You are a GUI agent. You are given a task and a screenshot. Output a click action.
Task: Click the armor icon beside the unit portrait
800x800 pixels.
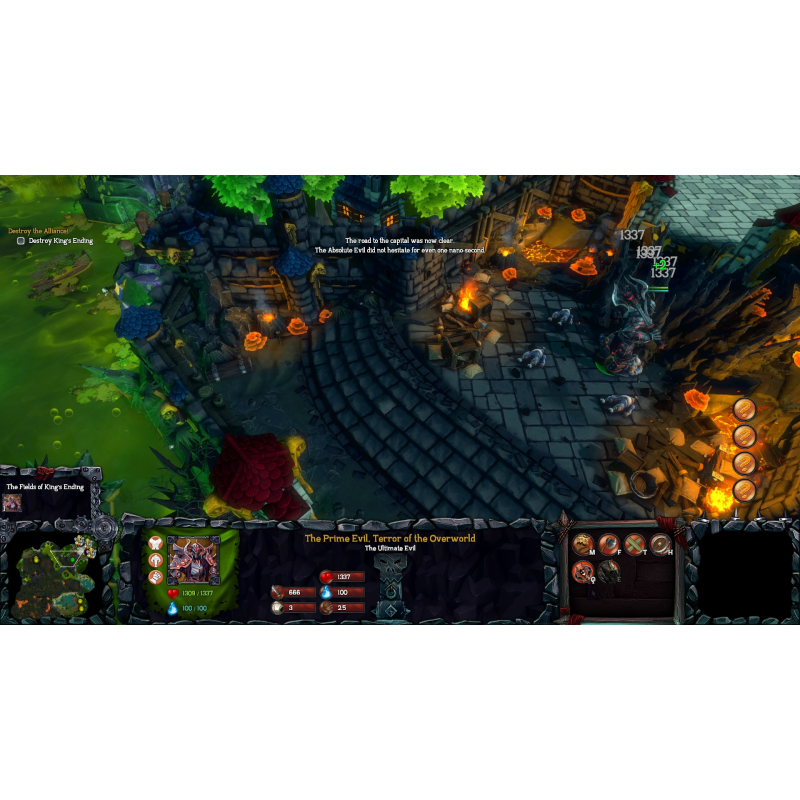click(155, 543)
